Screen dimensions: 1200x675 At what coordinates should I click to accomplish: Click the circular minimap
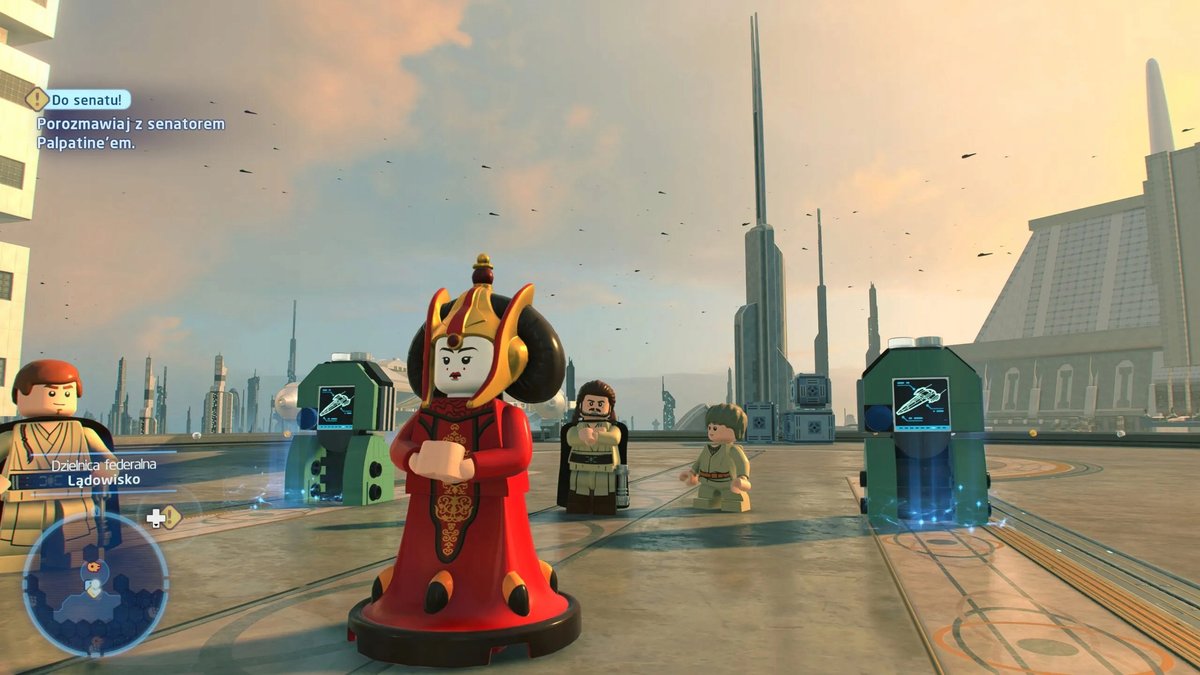pyautogui.click(x=95, y=583)
